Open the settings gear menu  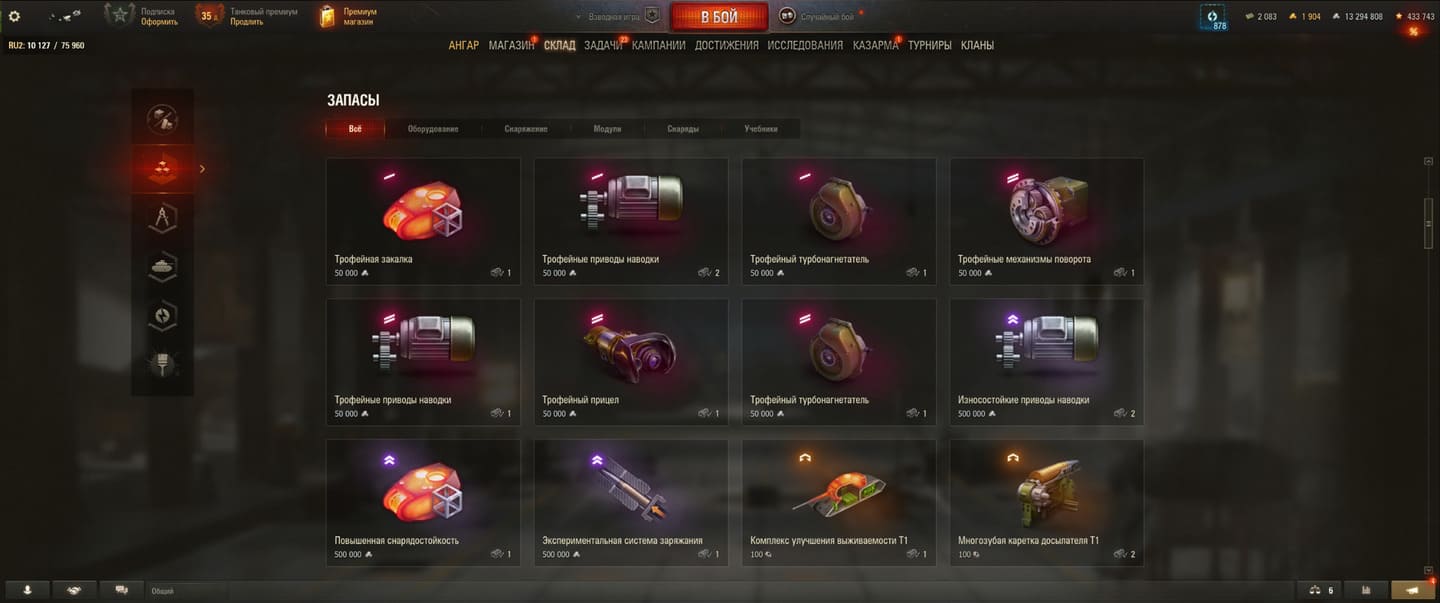14,16
